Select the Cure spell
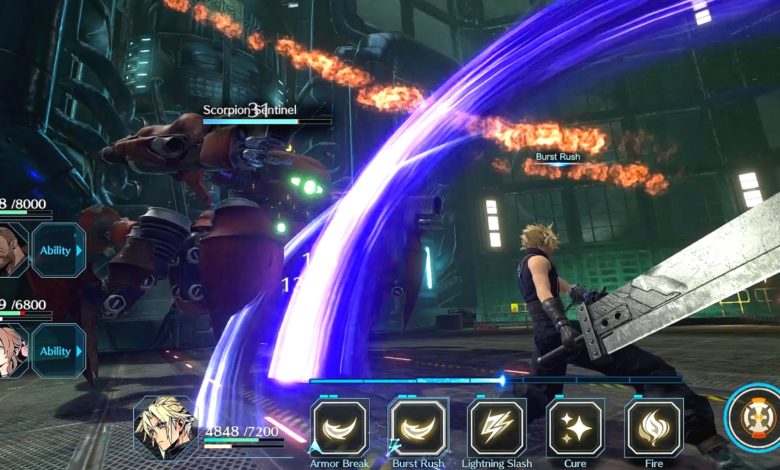 tap(575, 427)
